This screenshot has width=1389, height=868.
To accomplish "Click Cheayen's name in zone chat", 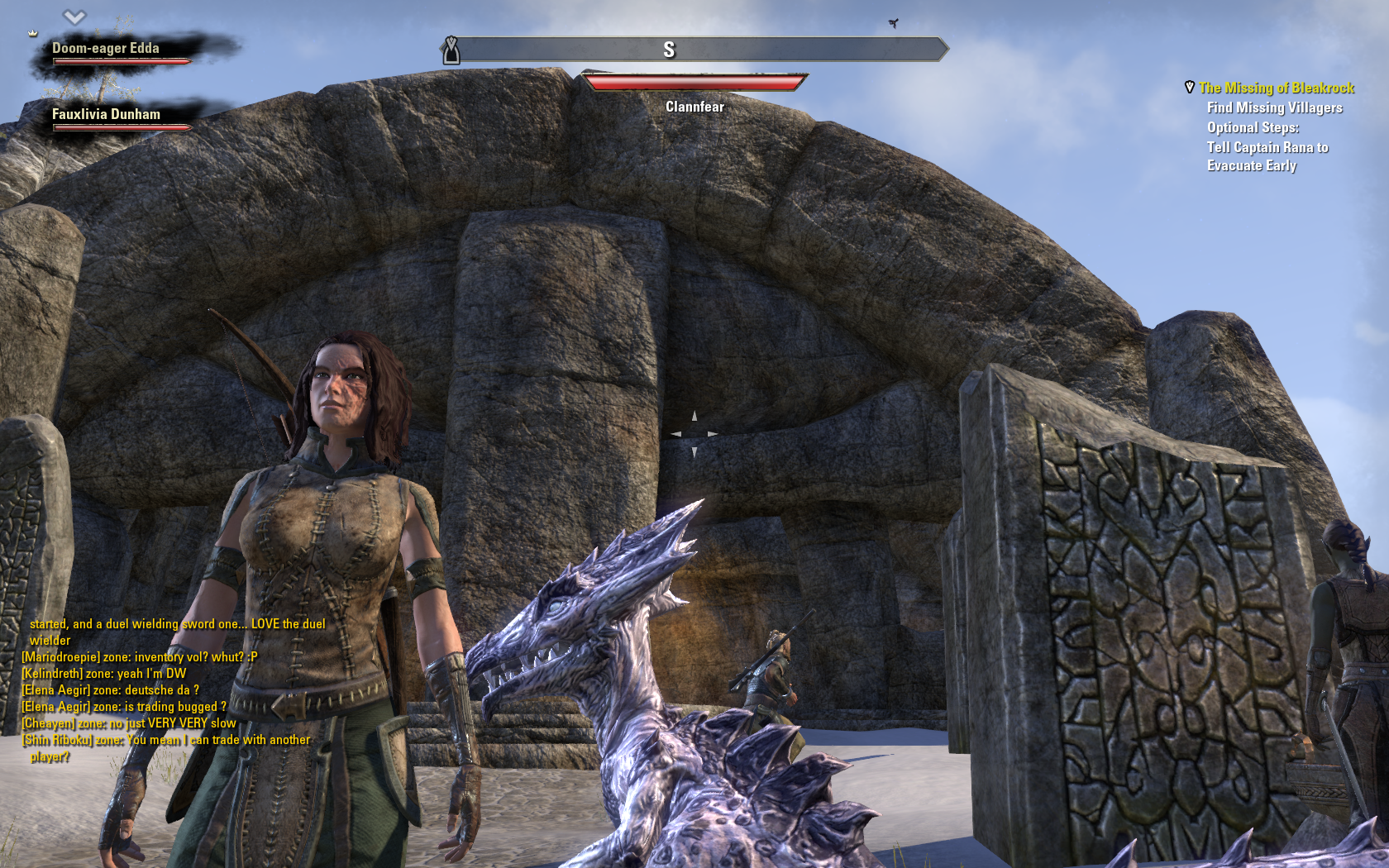I will point(48,723).
